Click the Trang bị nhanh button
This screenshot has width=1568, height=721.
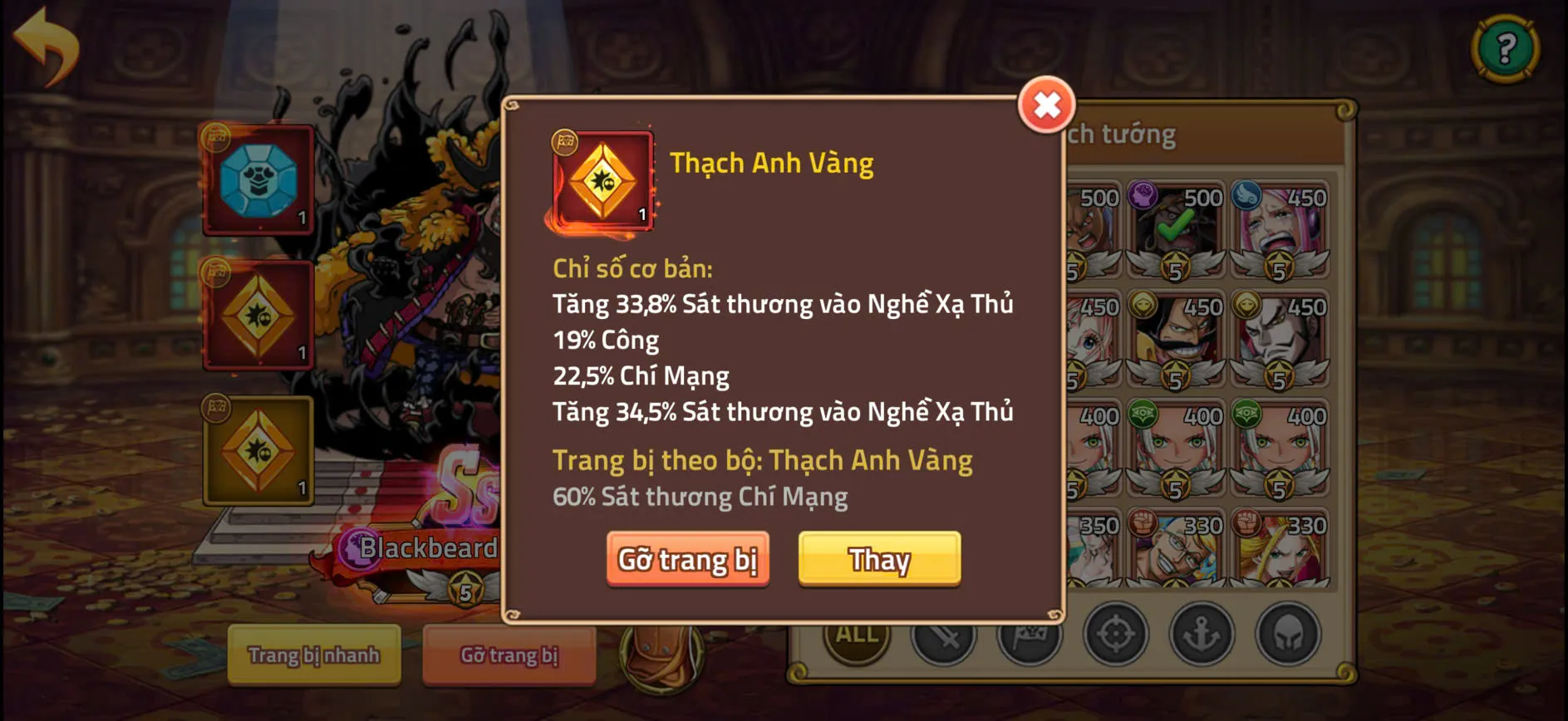[313, 656]
